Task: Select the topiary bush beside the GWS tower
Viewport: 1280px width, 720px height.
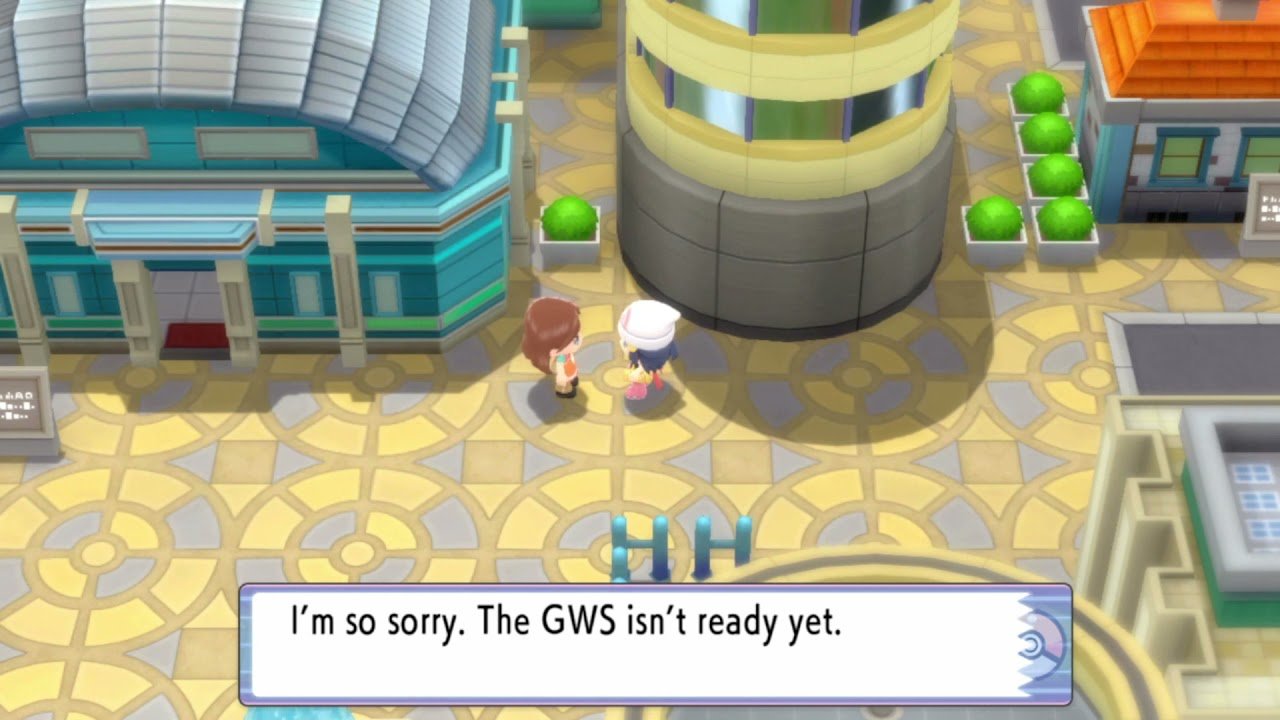Action: tap(570, 220)
